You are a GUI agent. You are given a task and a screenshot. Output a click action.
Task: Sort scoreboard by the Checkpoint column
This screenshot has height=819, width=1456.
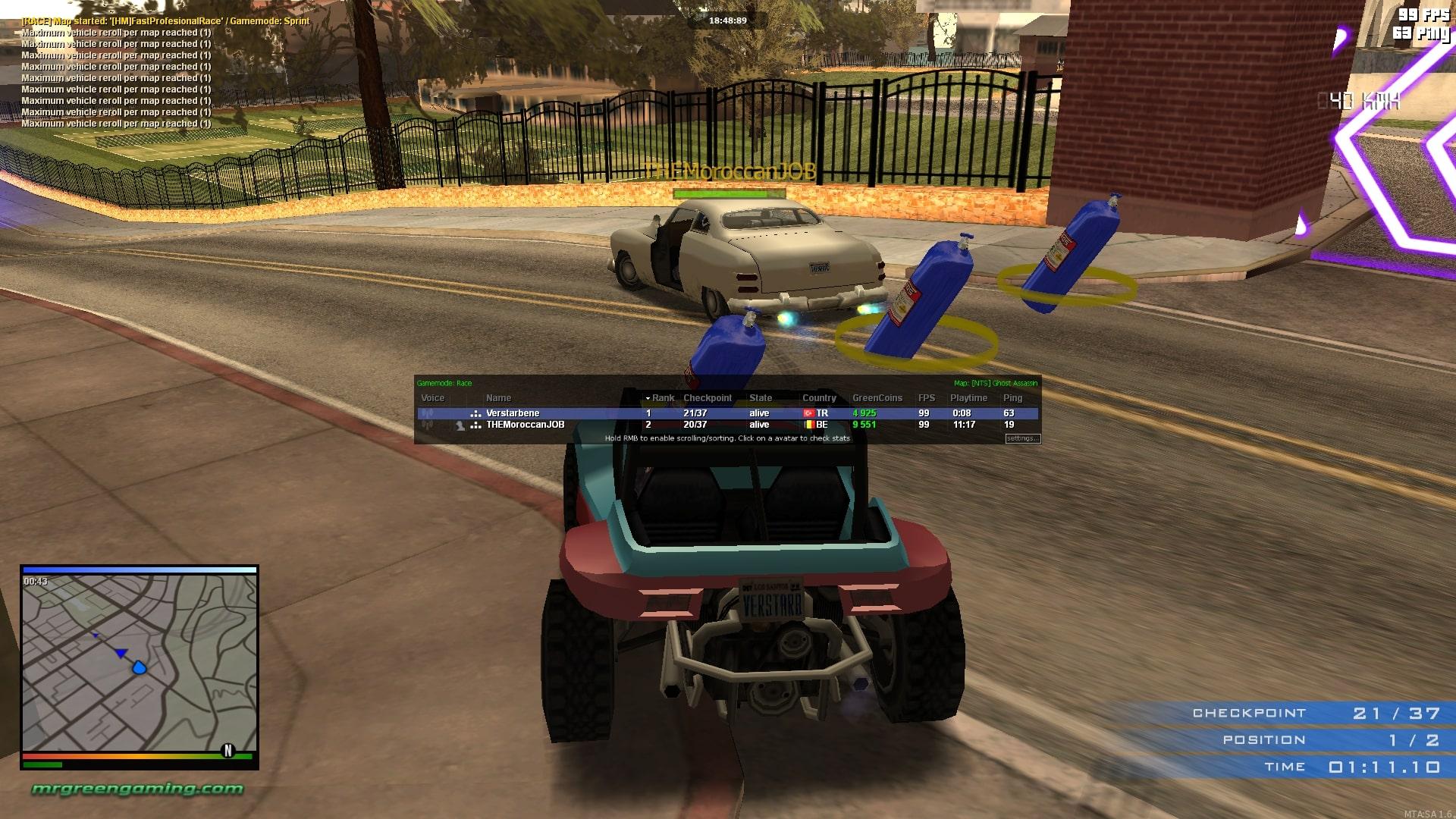707,398
